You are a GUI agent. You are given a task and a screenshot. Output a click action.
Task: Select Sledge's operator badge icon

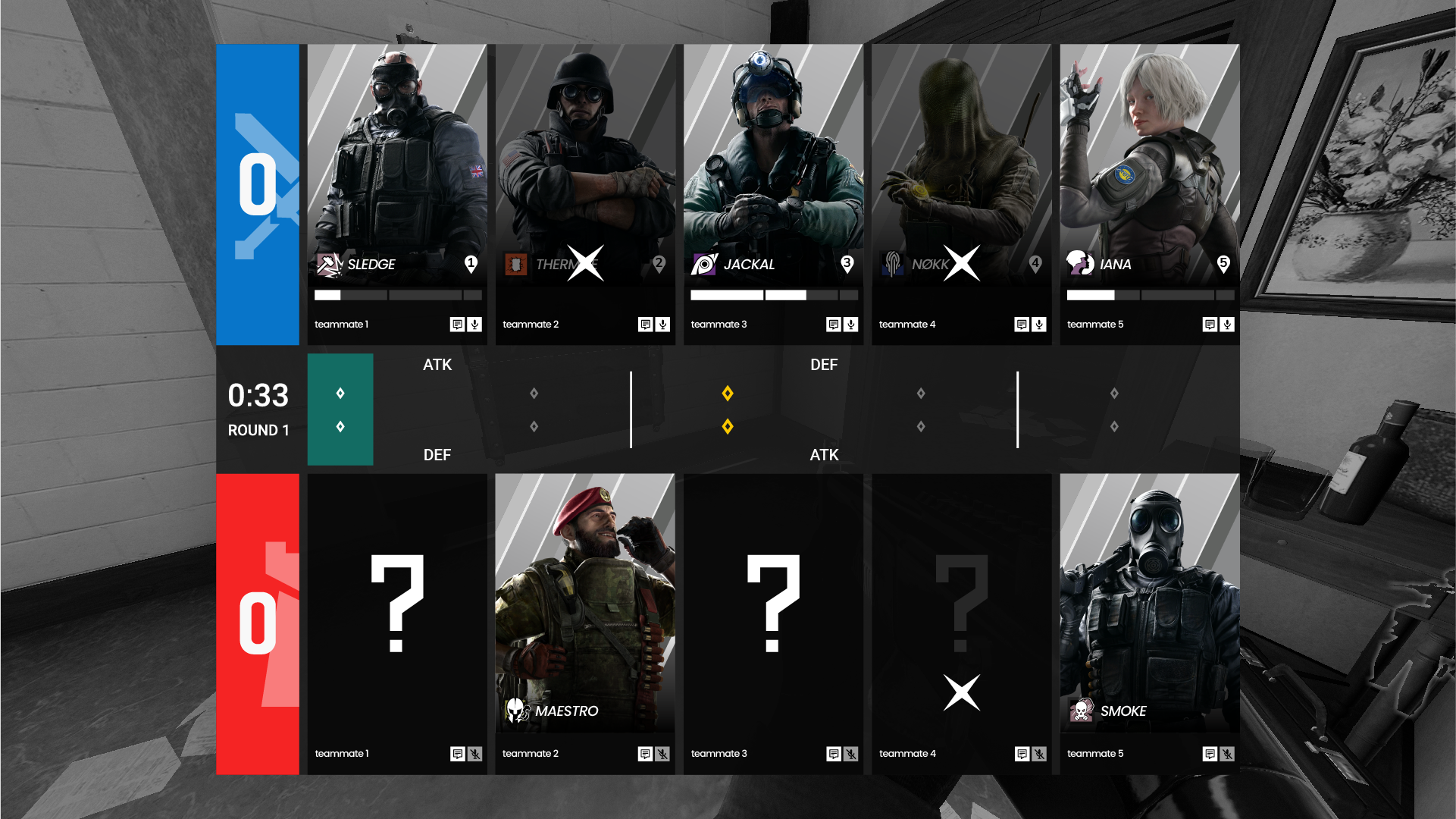(329, 263)
